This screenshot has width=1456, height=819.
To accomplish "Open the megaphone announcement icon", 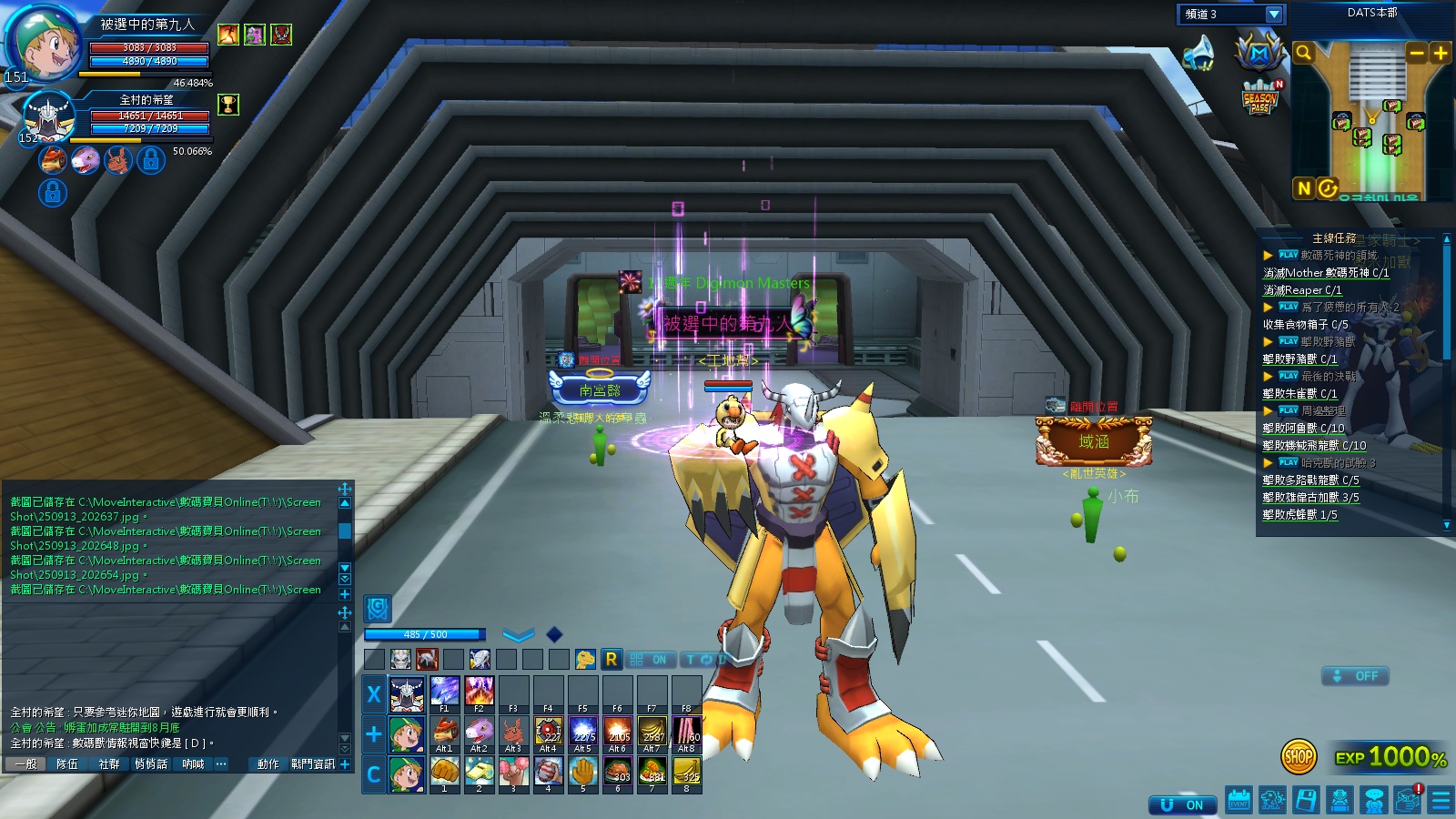I will click(1199, 53).
